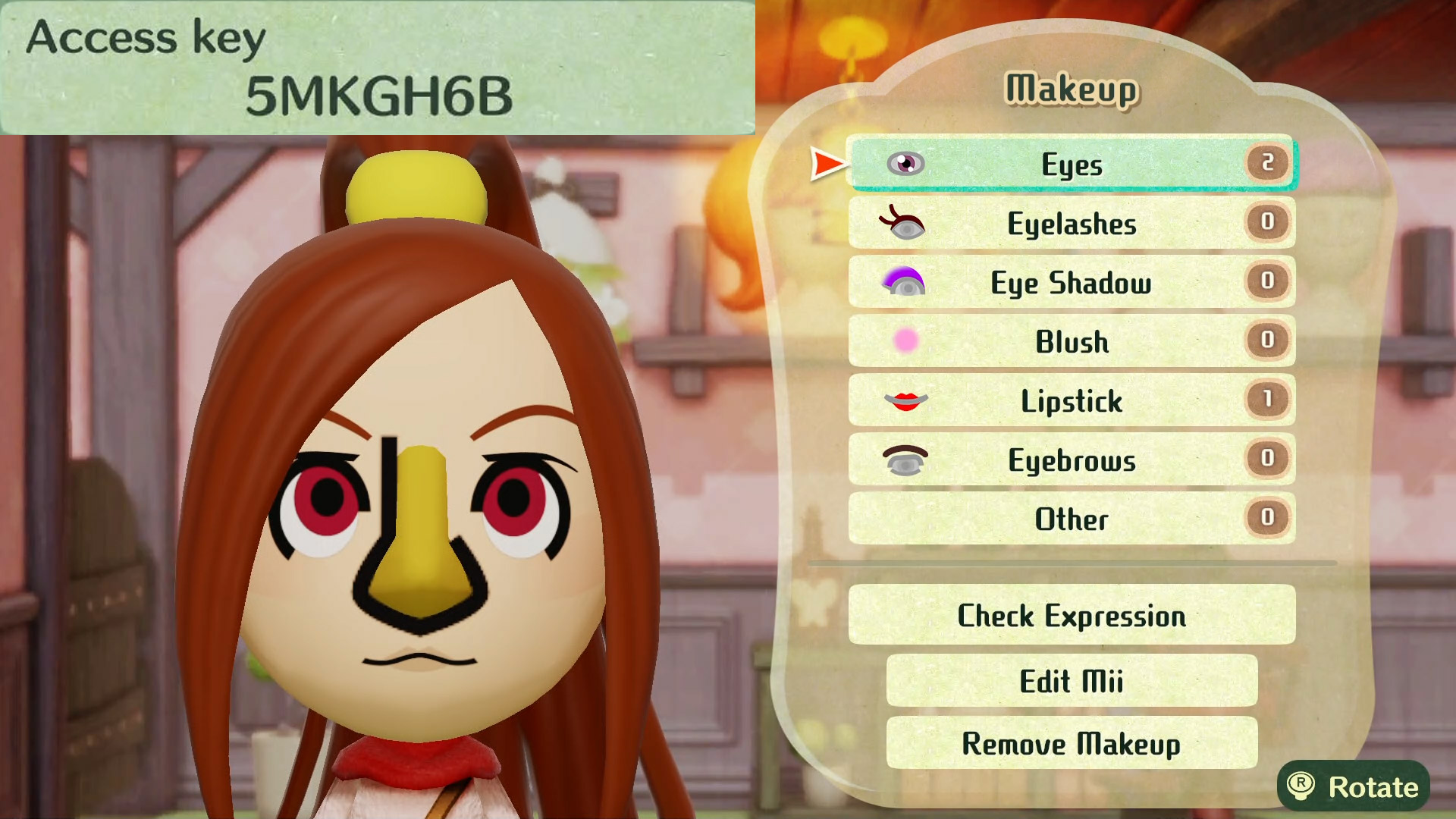1456x819 pixels.
Task: Open the Eyelashes makeup option
Action: coord(1071,223)
